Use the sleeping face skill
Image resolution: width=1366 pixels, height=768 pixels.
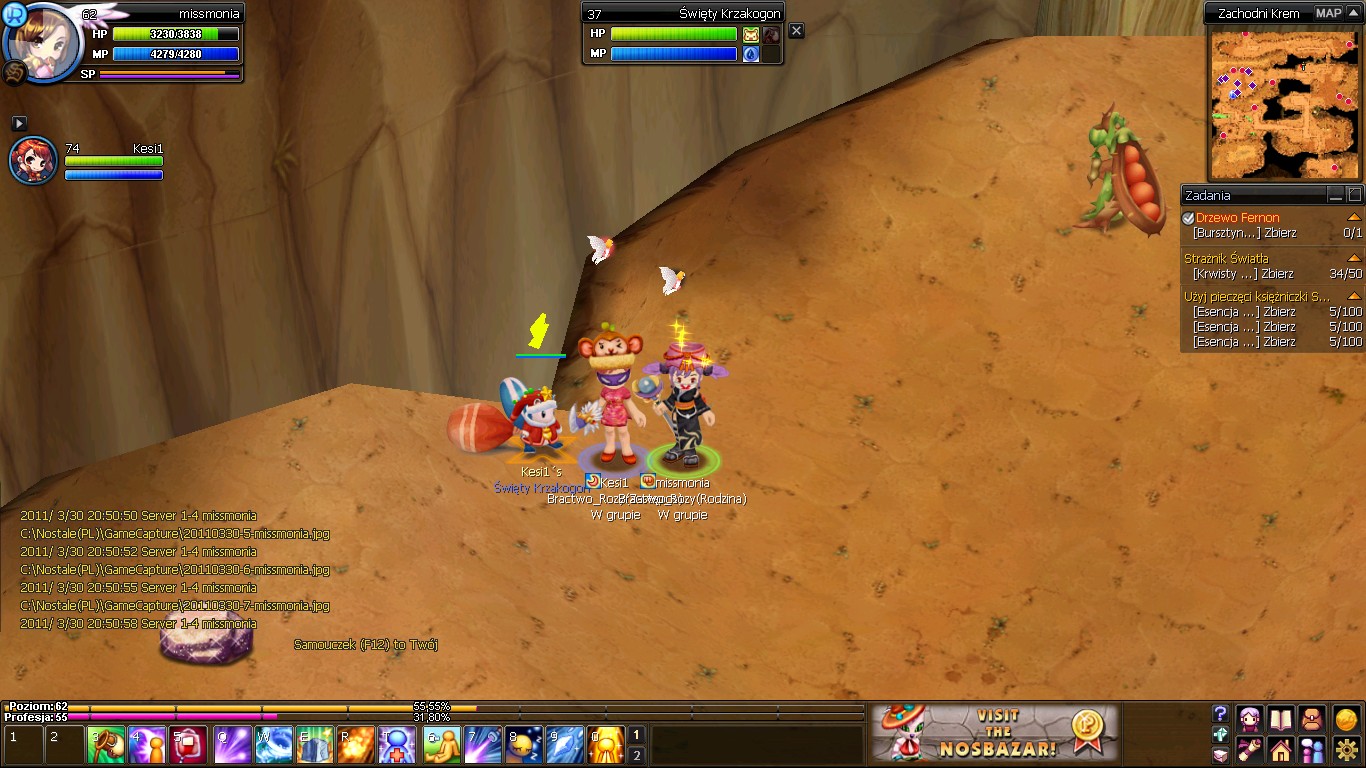[x=523, y=745]
